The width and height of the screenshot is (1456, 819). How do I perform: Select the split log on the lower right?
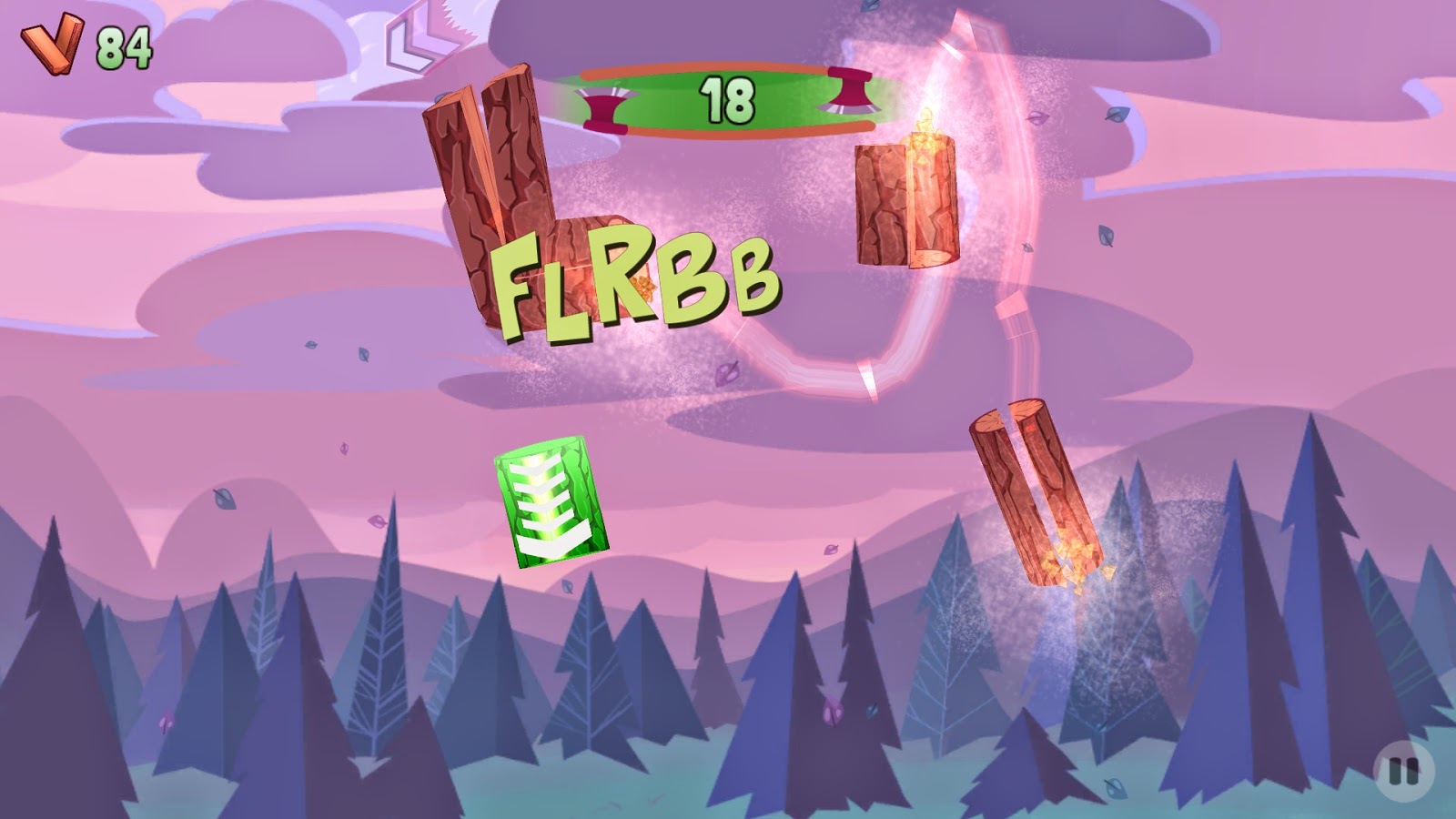[x=1033, y=491]
